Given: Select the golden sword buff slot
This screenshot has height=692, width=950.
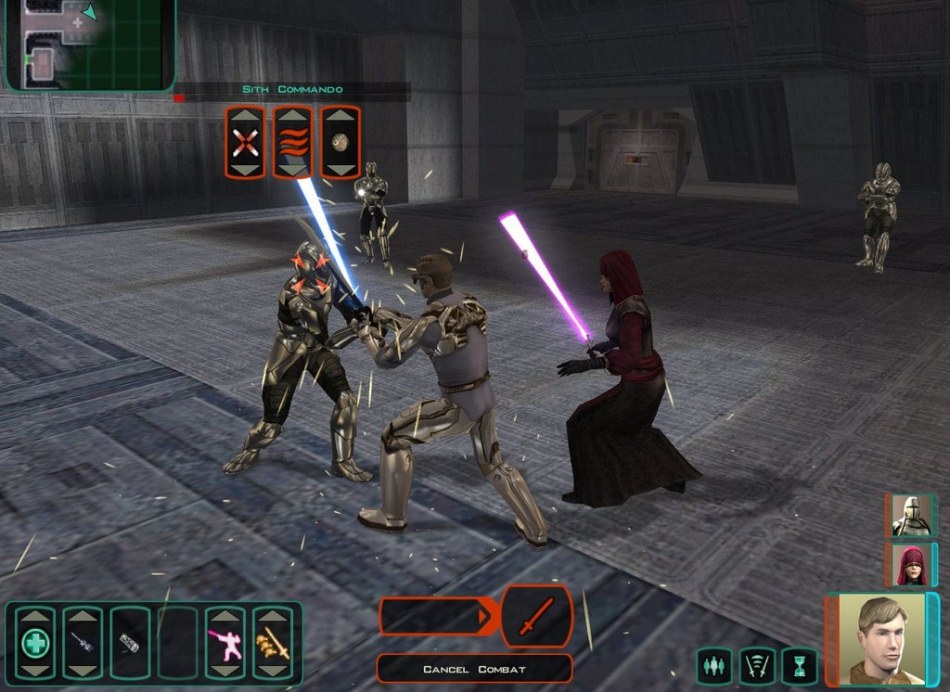Looking at the screenshot, I should point(272,641).
